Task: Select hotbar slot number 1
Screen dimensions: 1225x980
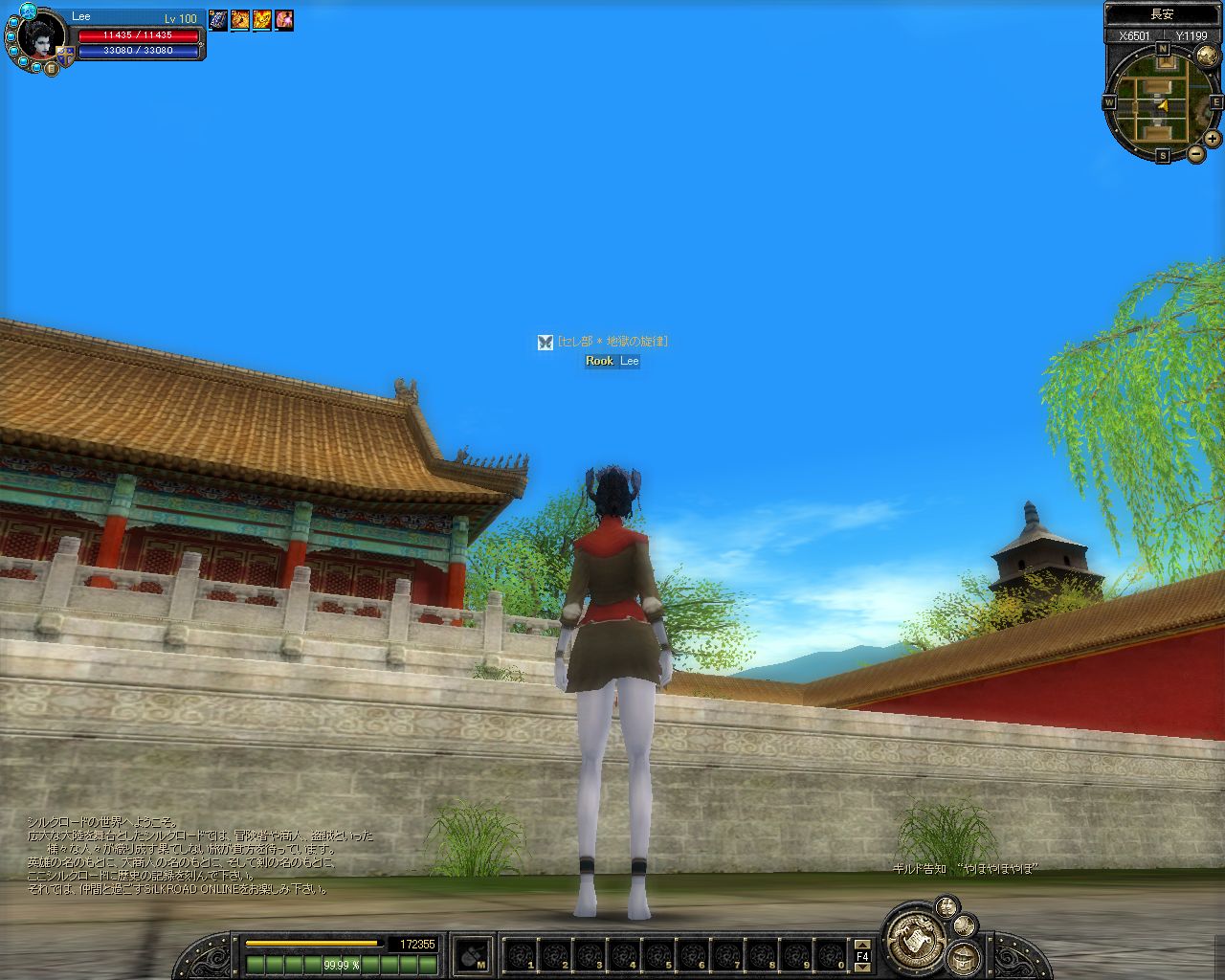Action: (x=520, y=955)
